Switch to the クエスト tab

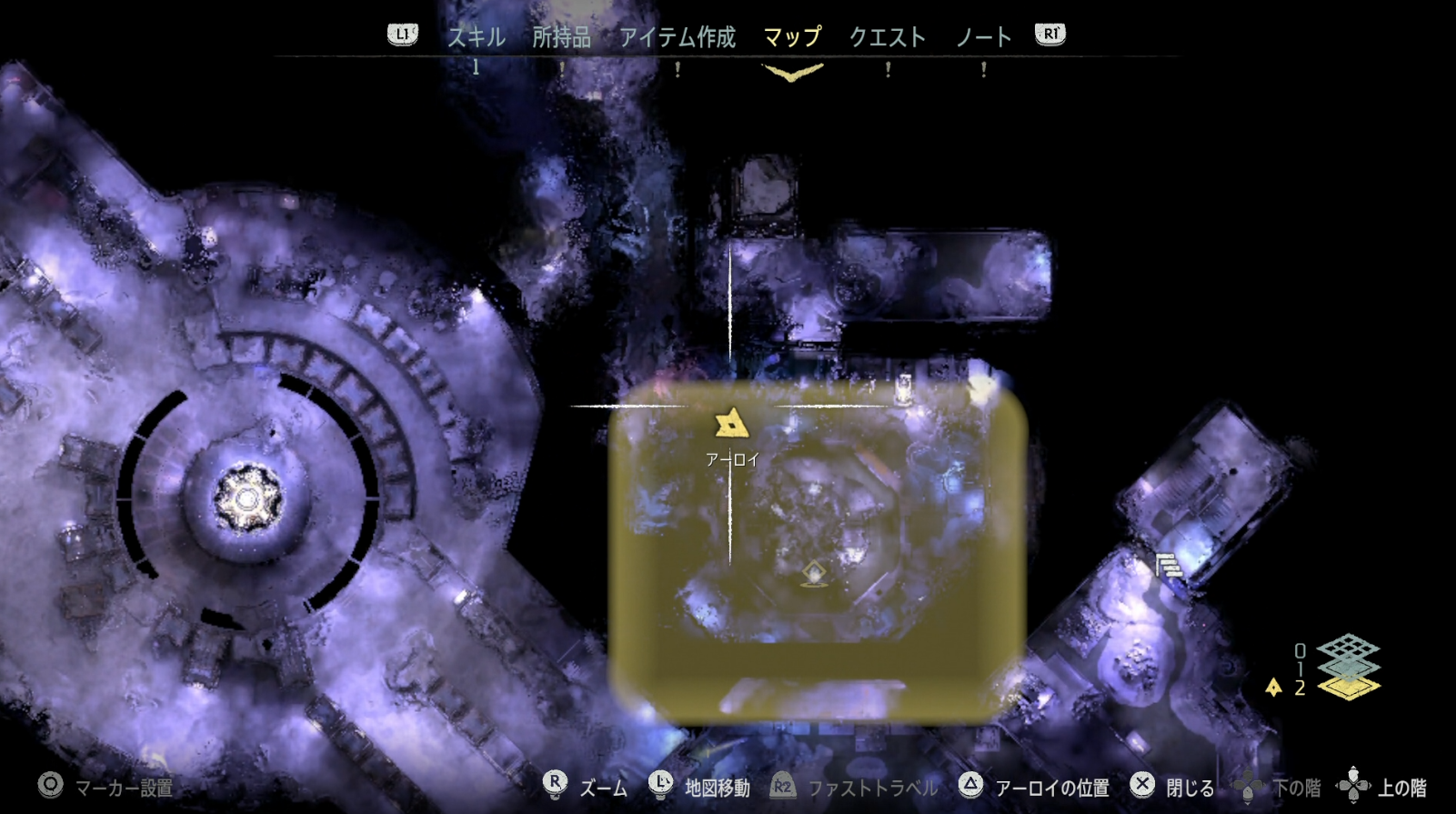click(889, 37)
